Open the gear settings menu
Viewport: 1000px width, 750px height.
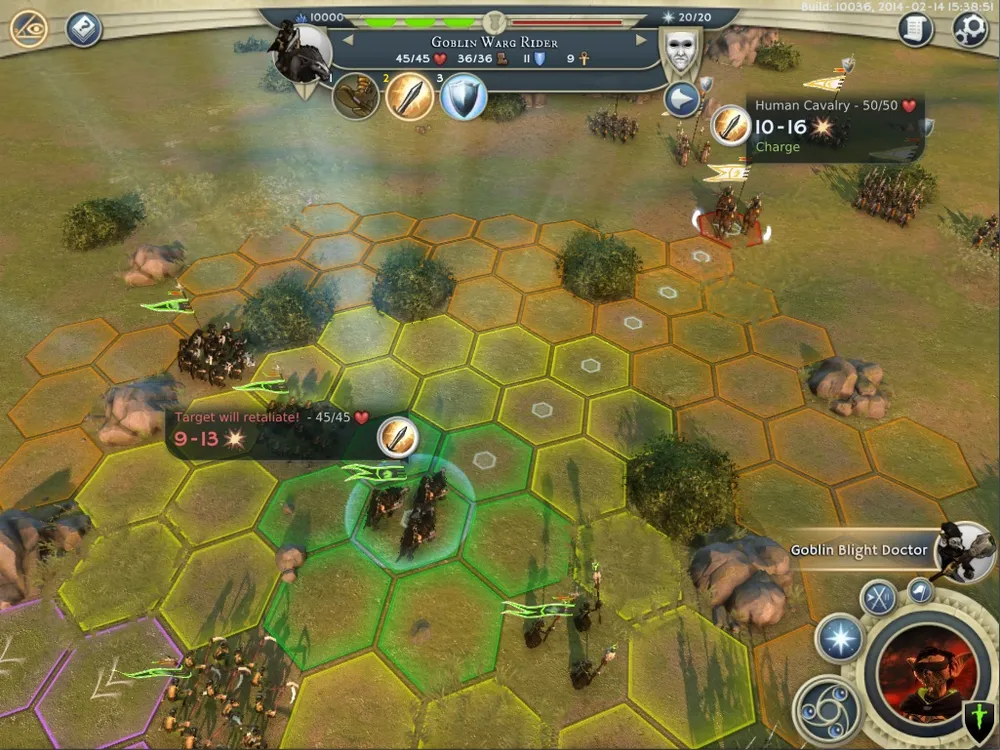pyautogui.click(x=970, y=29)
